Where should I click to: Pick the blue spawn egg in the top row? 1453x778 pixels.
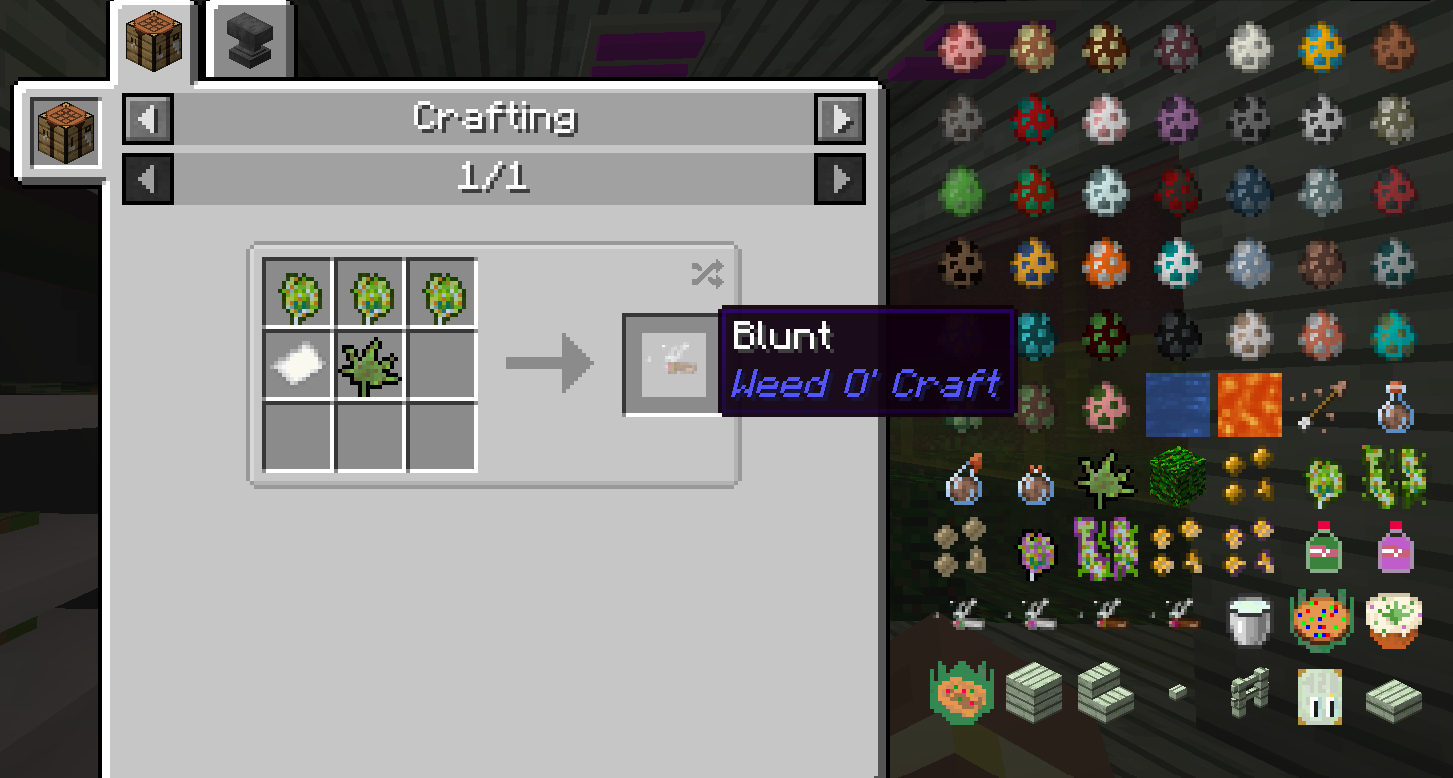[x=1321, y=45]
